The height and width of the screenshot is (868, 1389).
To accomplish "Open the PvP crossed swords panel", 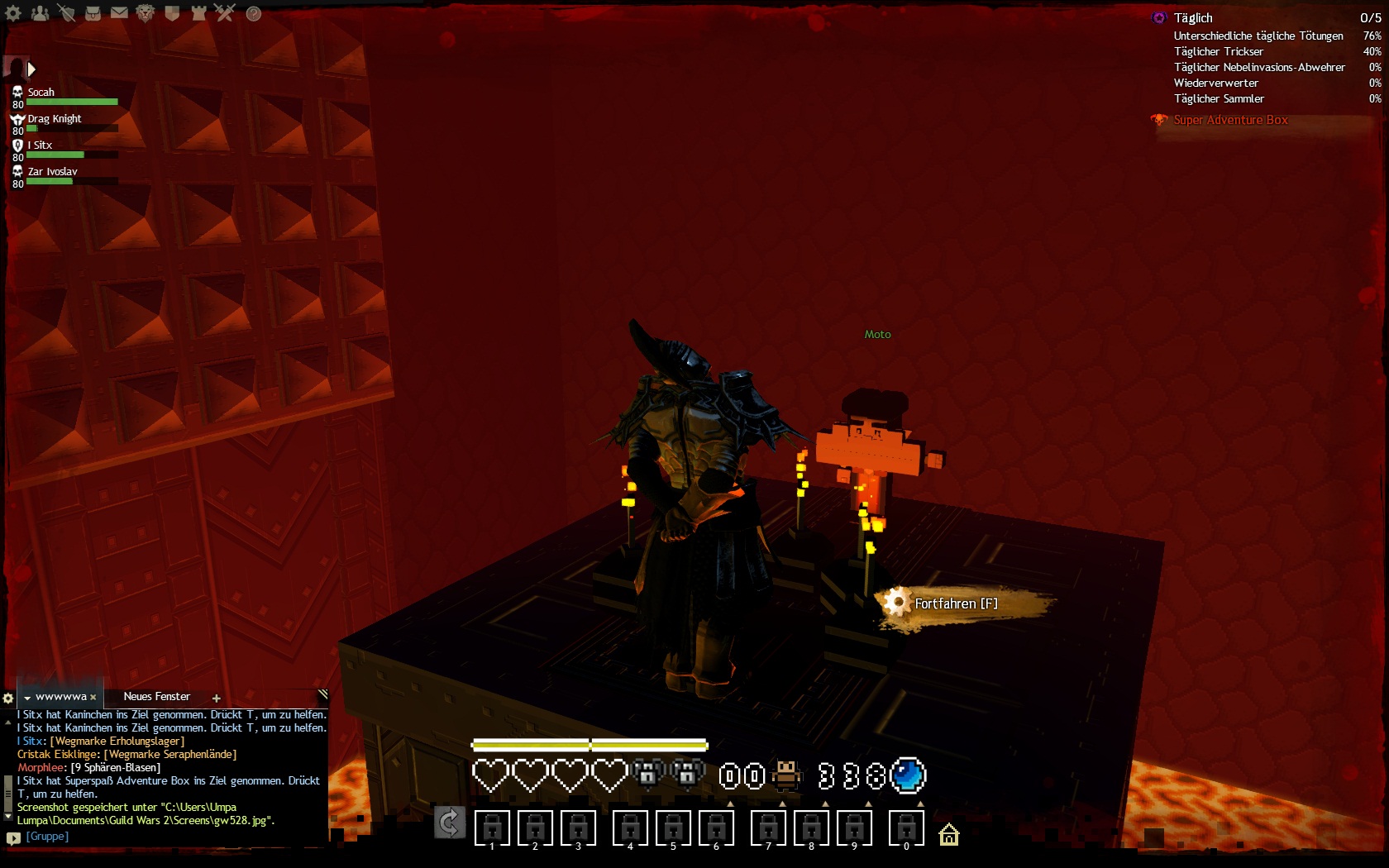I will [x=225, y=13].
